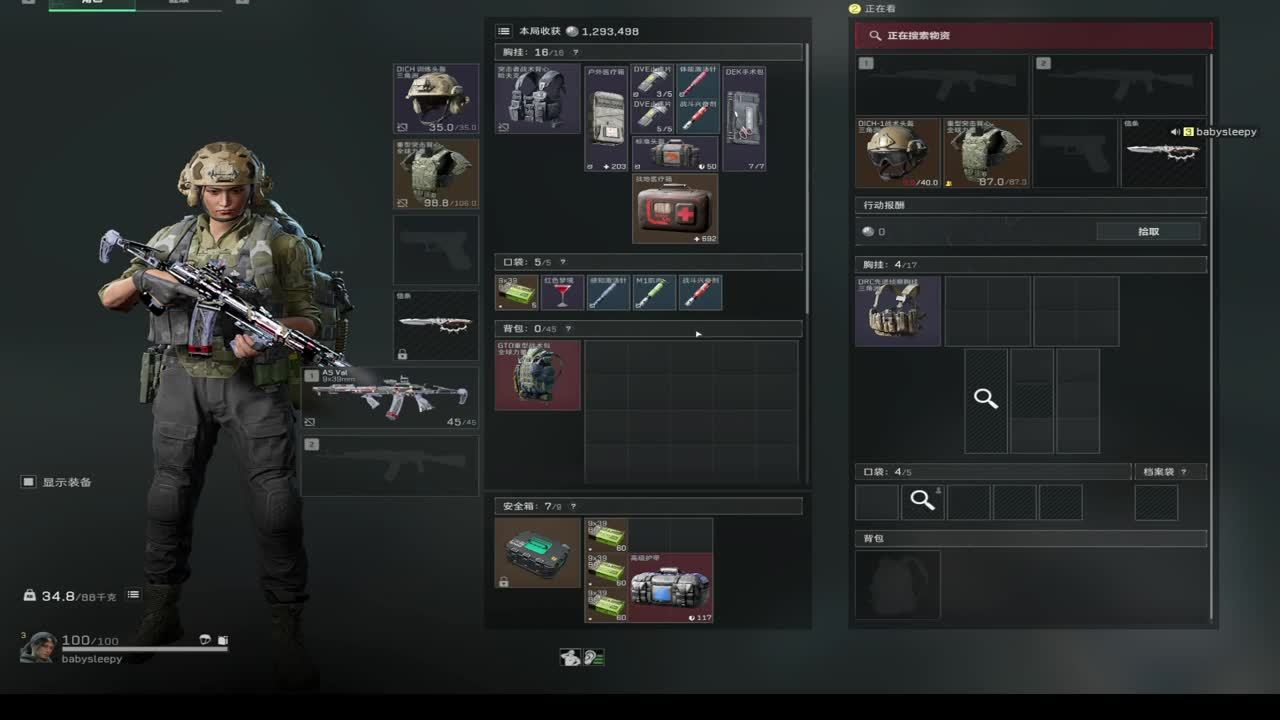This screenshot has height=720, width=1280.
Task: Select the 9x39 ammo in pockets
Action: (517, 292)
